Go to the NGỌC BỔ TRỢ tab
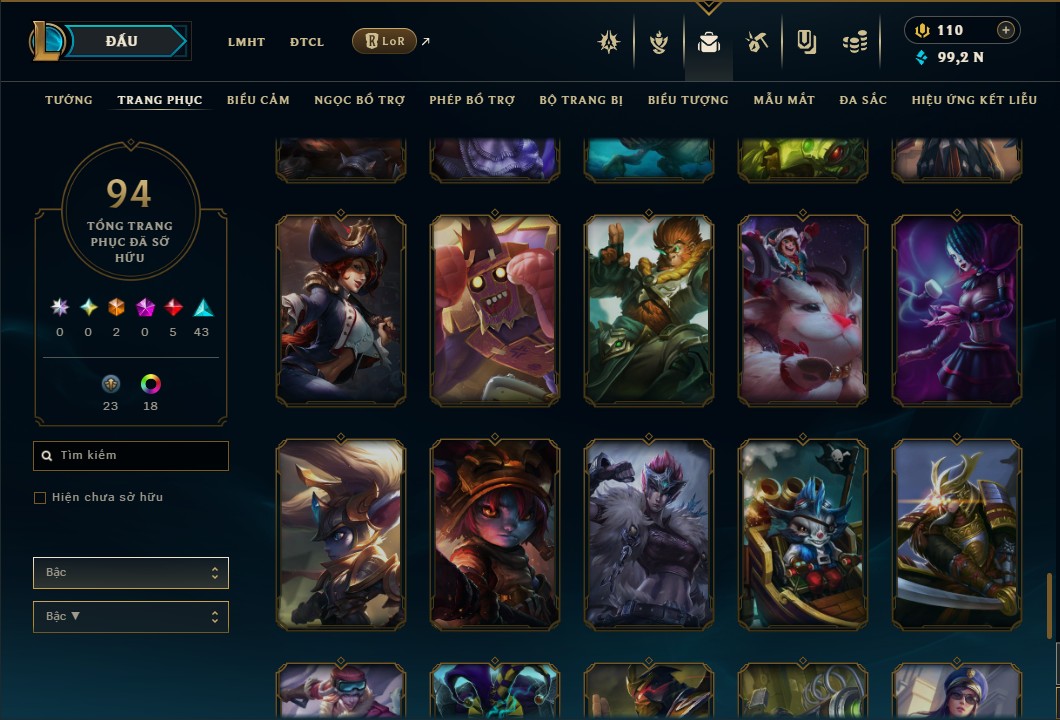 (x=359, y=100)
